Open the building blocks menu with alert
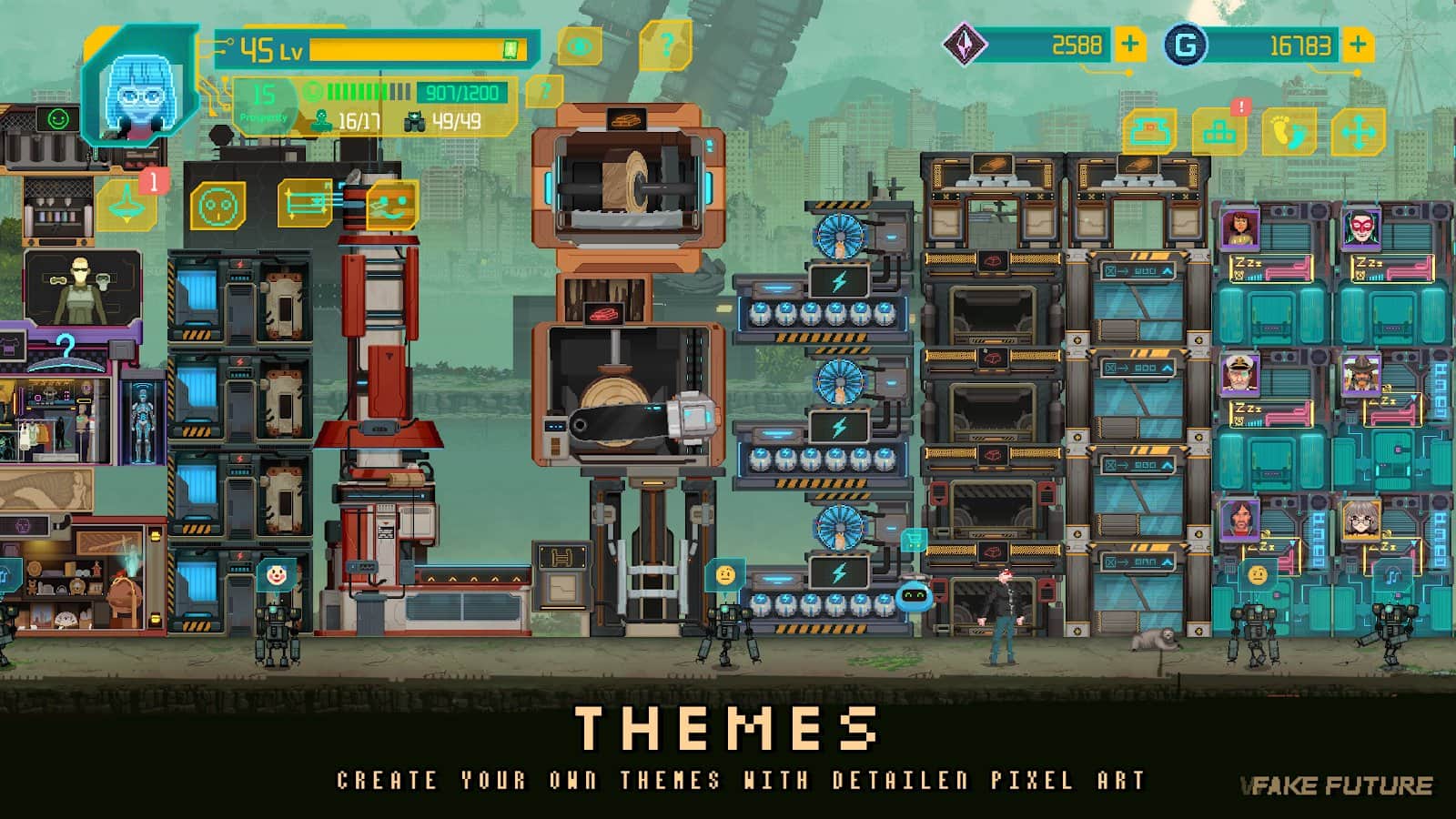The image size is (1456, 819). point(1219,133)
